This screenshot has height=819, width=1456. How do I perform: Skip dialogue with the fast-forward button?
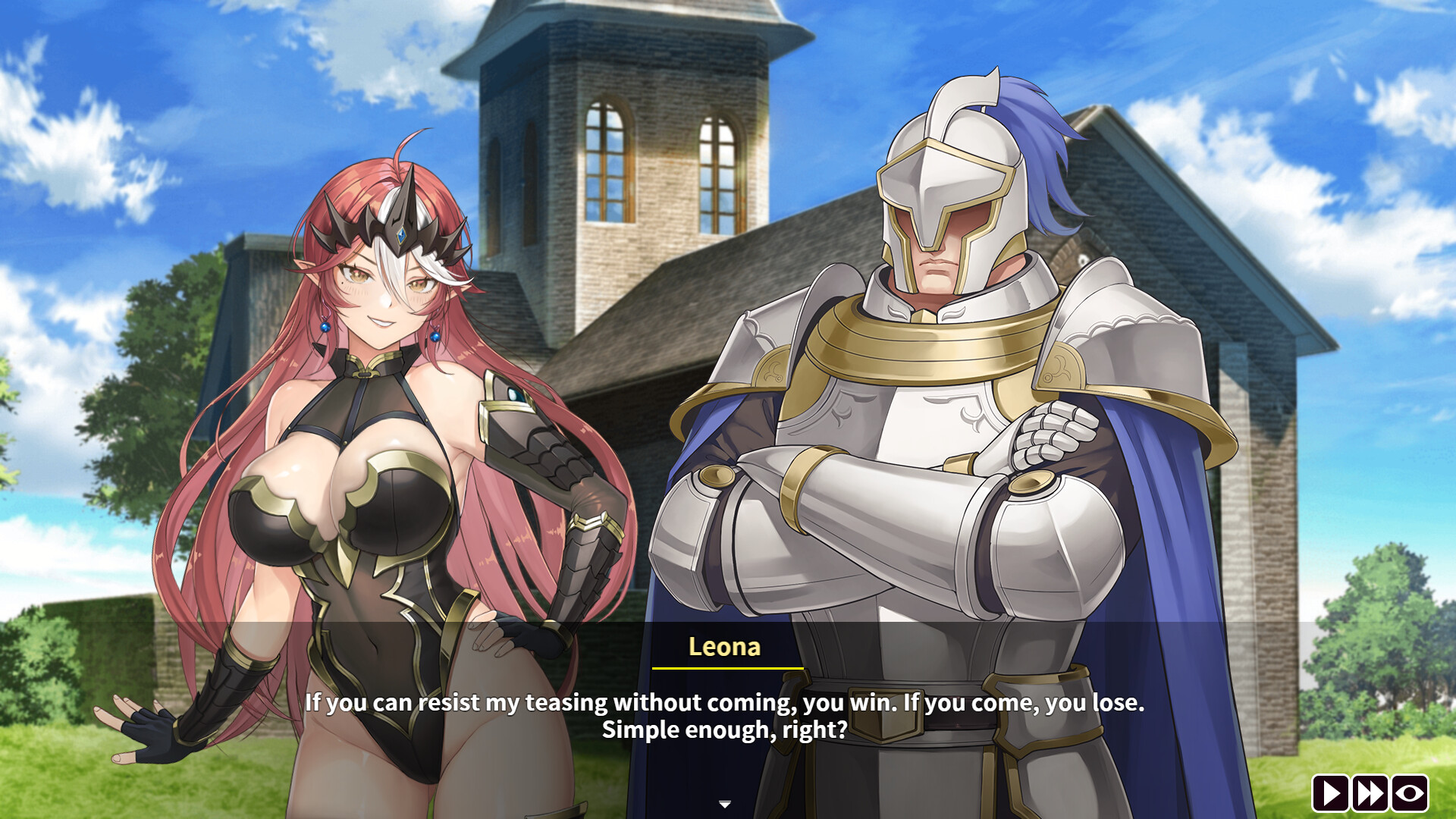point(1370,793)
